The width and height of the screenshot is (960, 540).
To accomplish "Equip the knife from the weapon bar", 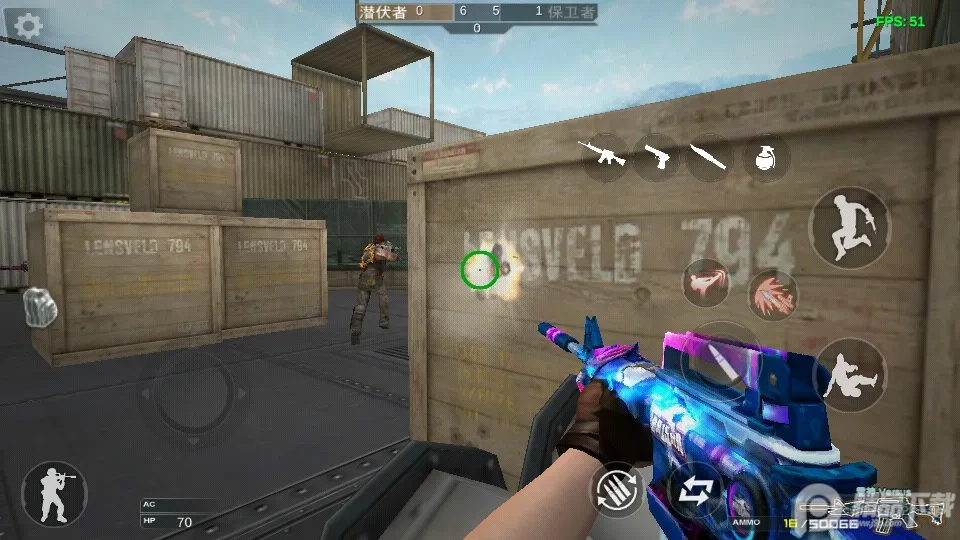I will [708, 157].
